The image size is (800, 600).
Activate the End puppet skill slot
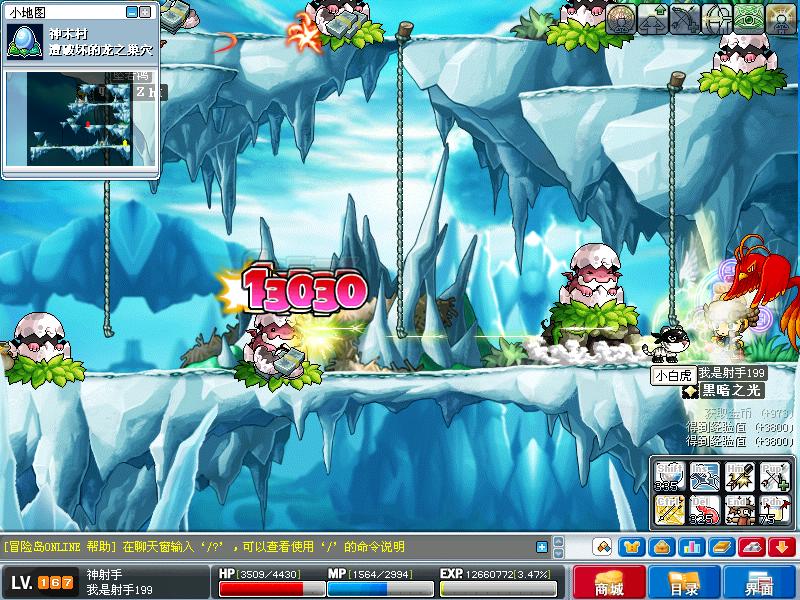coord(739,512)
